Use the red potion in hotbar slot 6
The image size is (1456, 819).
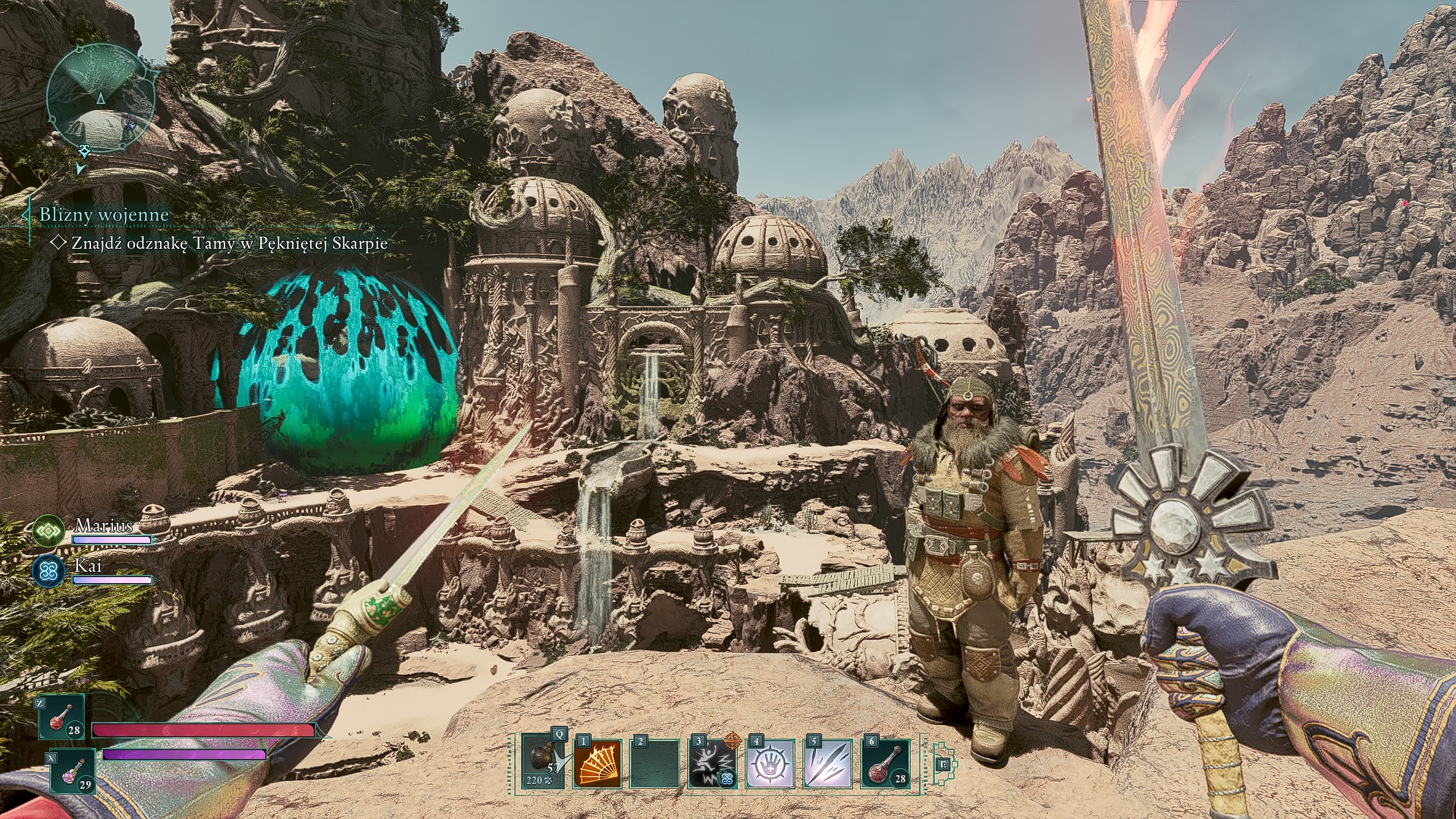pyautogui.click(x=885, y=763)
